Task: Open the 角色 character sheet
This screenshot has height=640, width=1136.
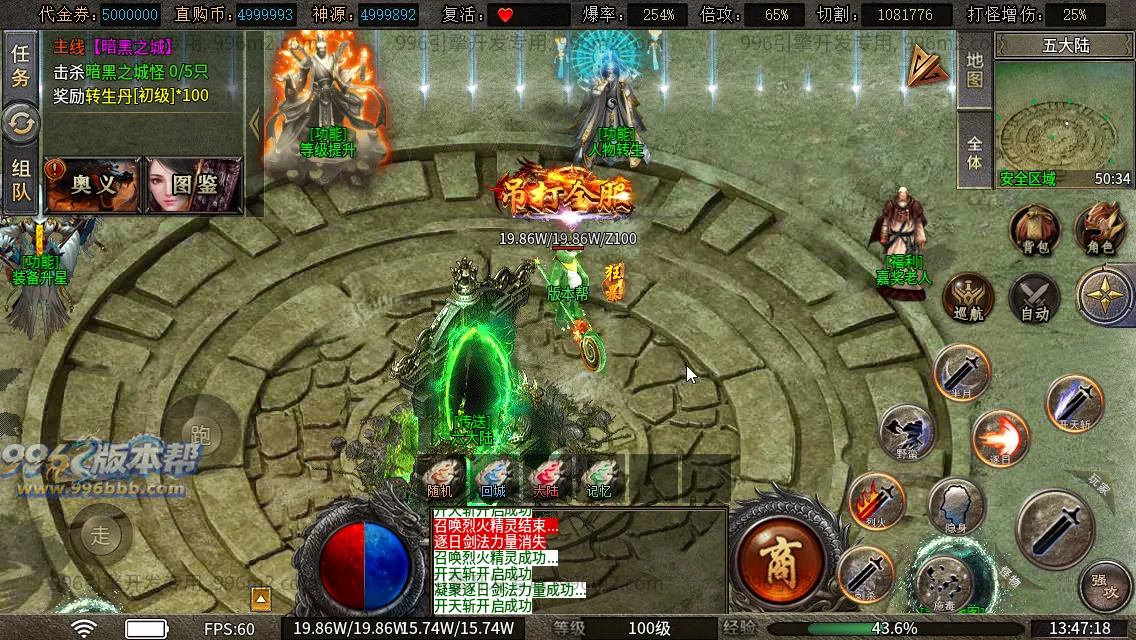Action: coord(1100,229)
